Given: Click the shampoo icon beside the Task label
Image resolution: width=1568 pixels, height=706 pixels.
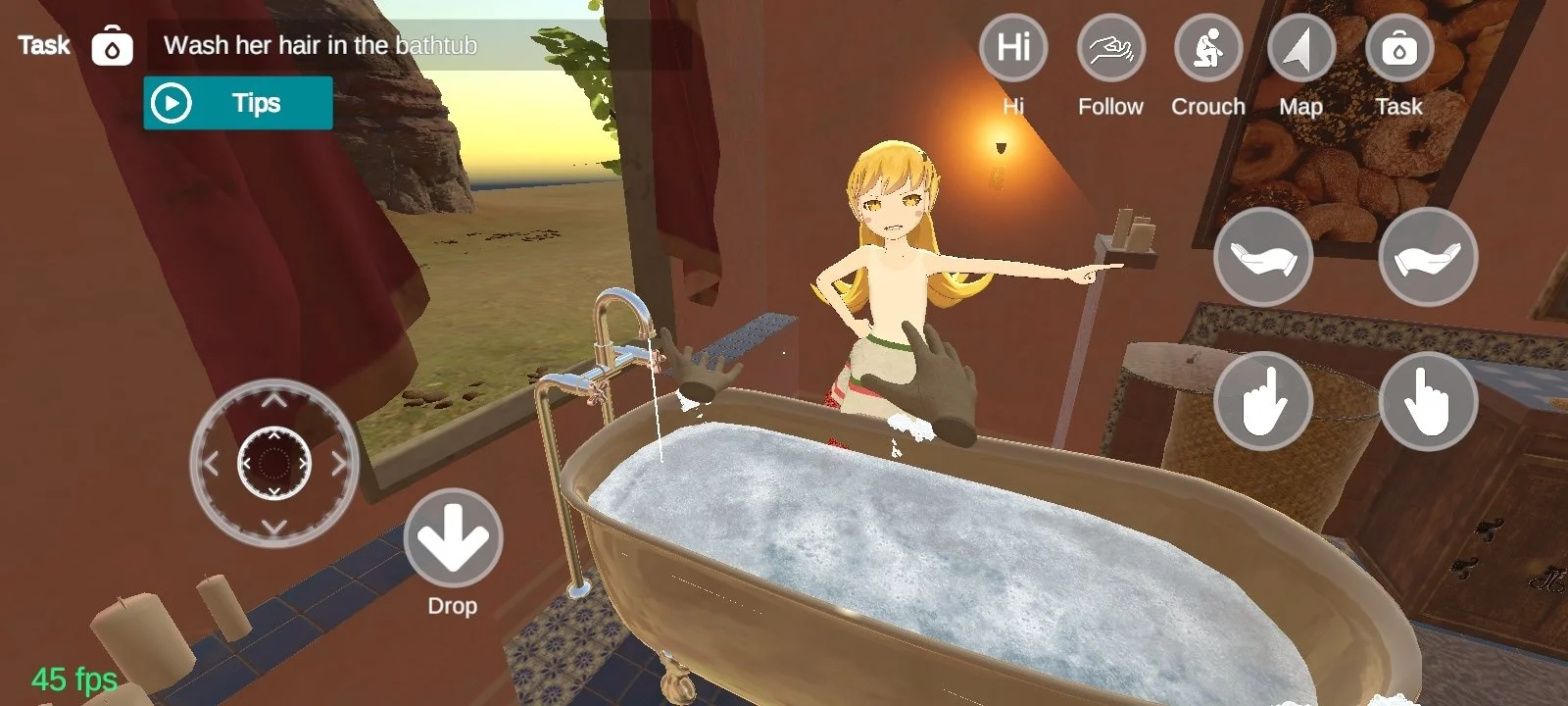Looking at the screenshot, I should pos(113,46).
